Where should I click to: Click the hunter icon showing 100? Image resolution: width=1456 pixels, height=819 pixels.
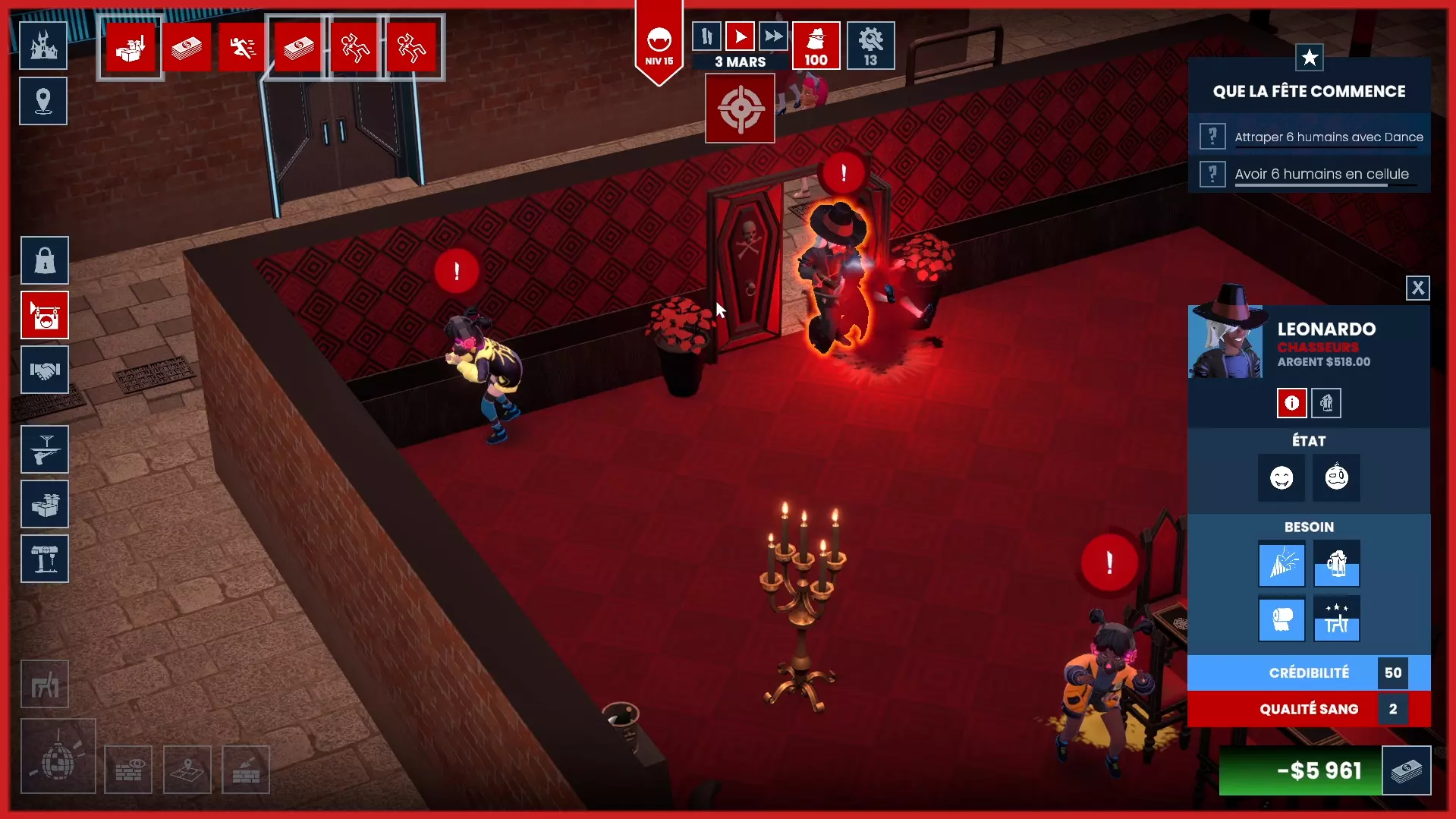click(x=816, y=45)
